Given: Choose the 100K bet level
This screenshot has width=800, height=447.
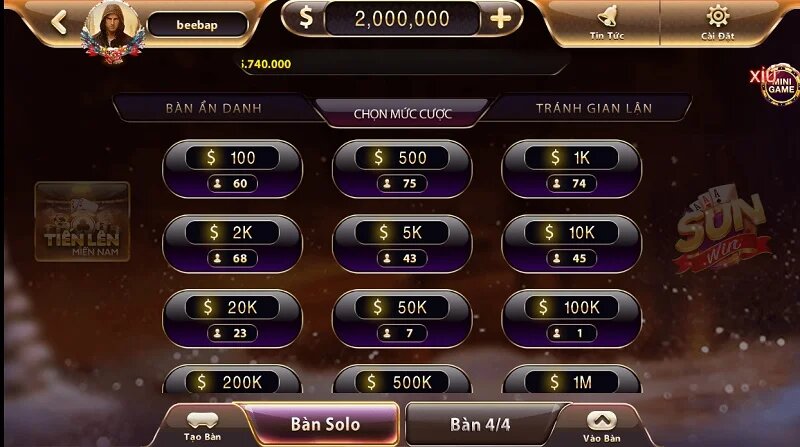Looking at the screenshot, I should 571,319.
